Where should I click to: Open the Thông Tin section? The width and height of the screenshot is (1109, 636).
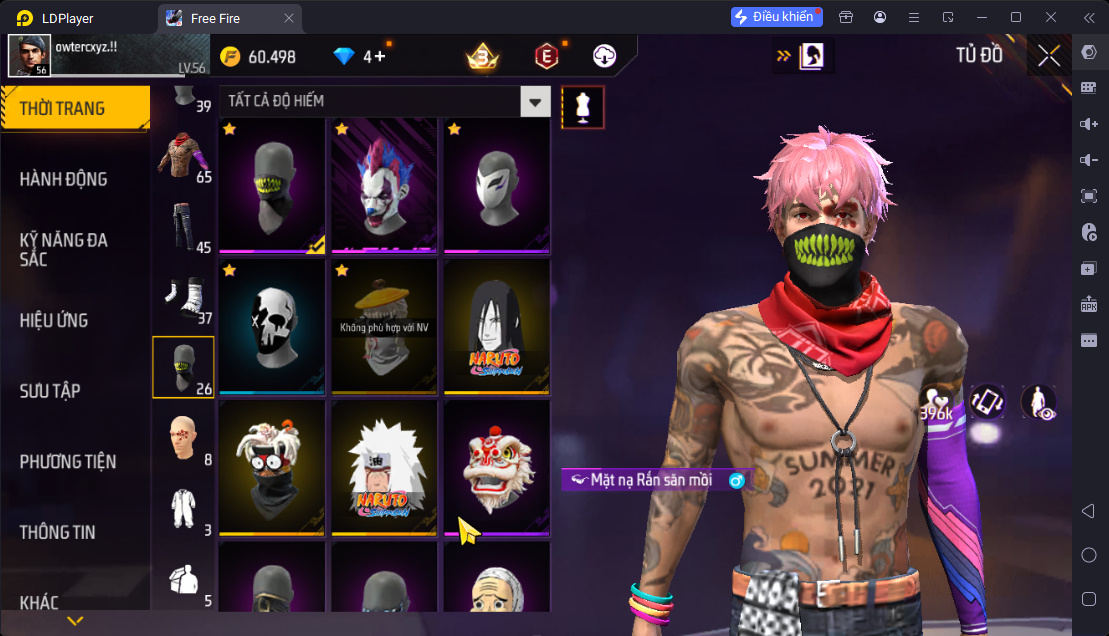tap(58, 532)
